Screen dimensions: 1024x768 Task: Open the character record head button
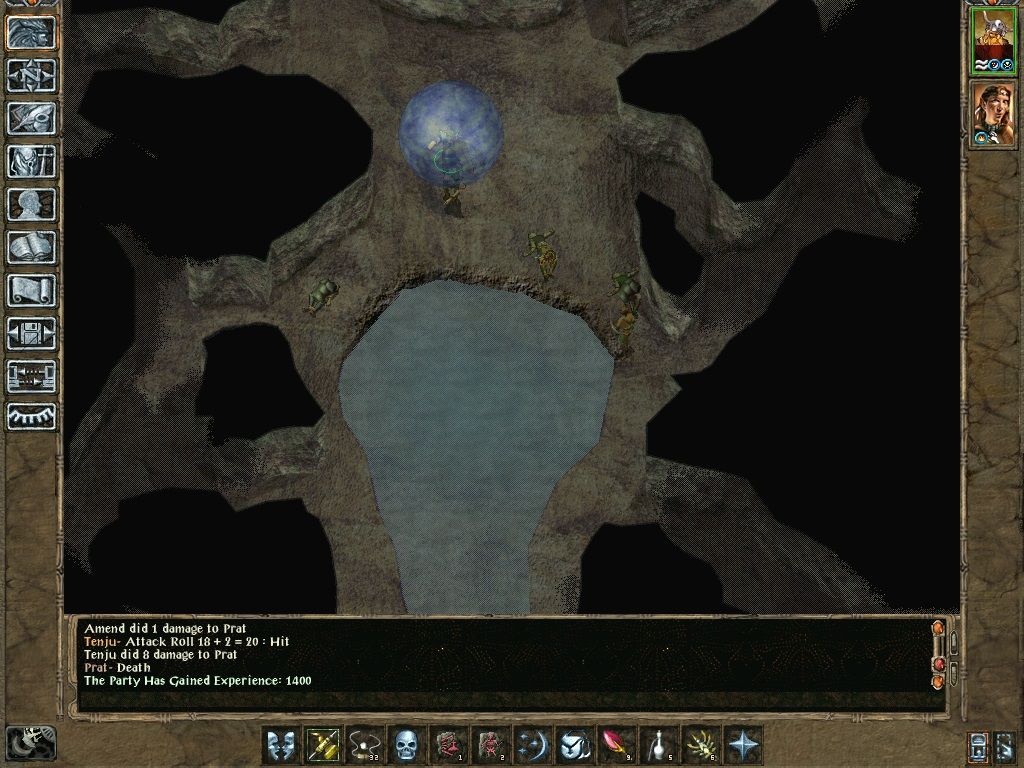coord(32,204)
